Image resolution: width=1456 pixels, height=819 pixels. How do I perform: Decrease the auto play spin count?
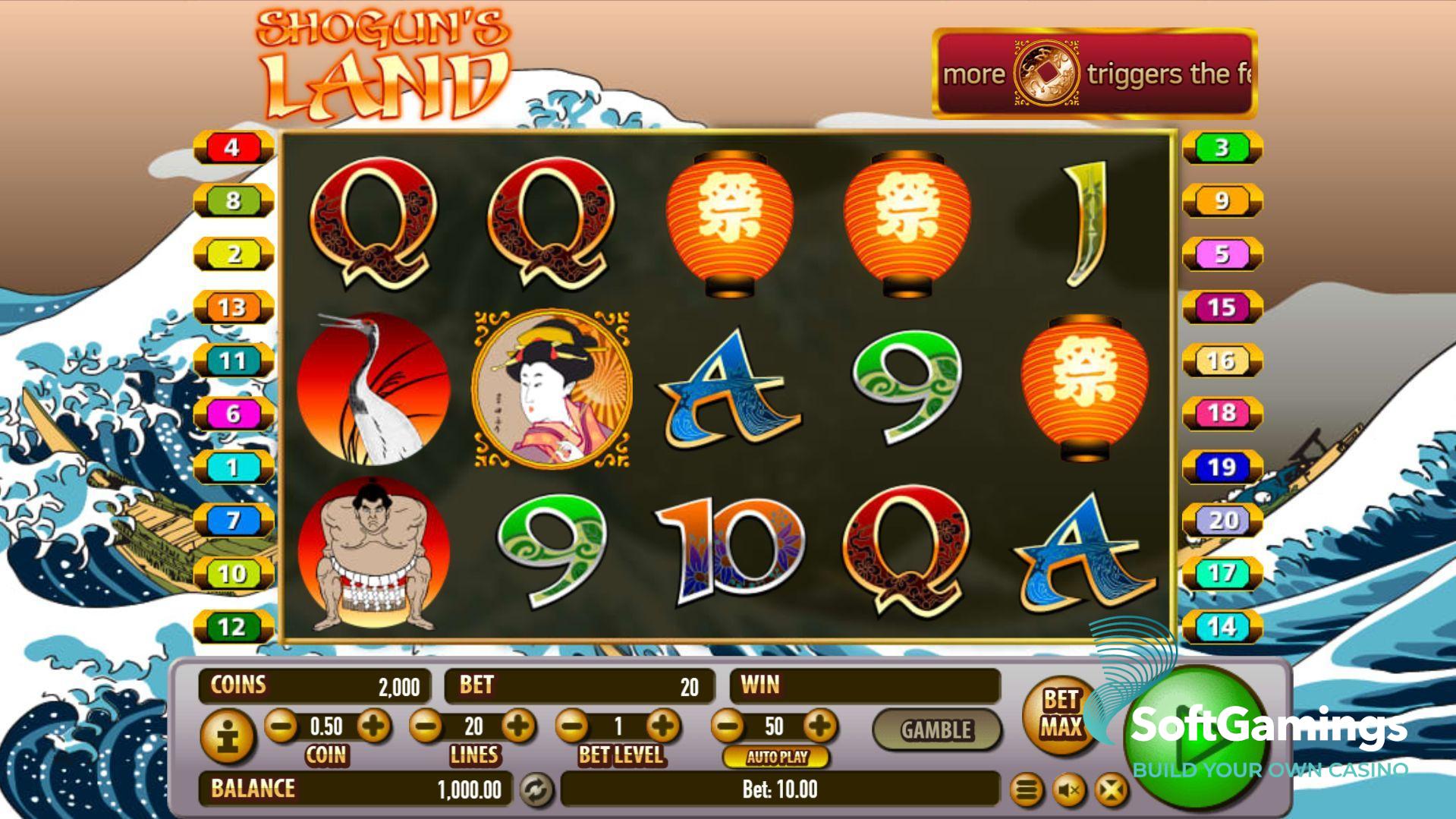point(728,726)
